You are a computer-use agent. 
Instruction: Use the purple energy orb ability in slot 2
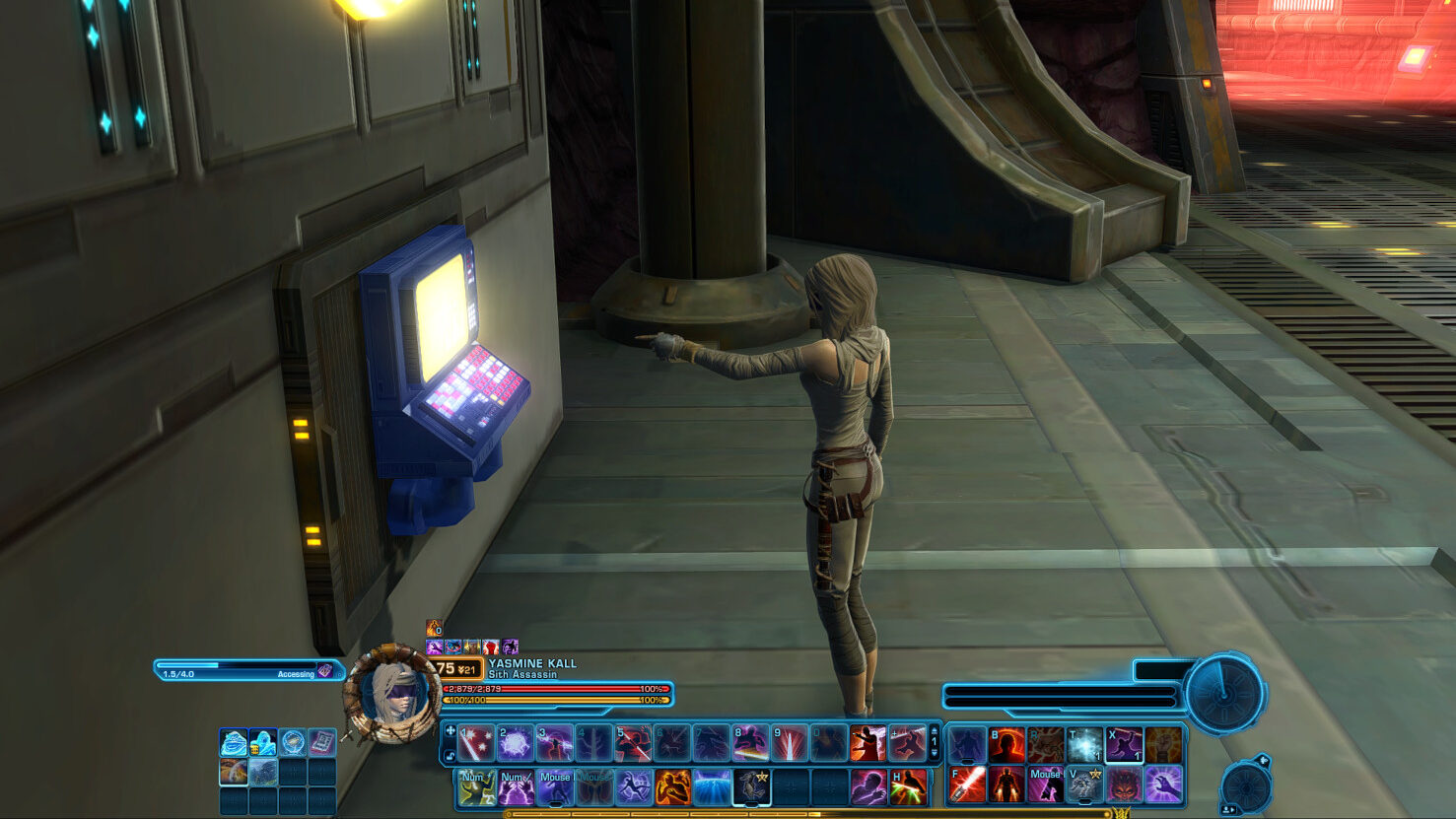516,744
